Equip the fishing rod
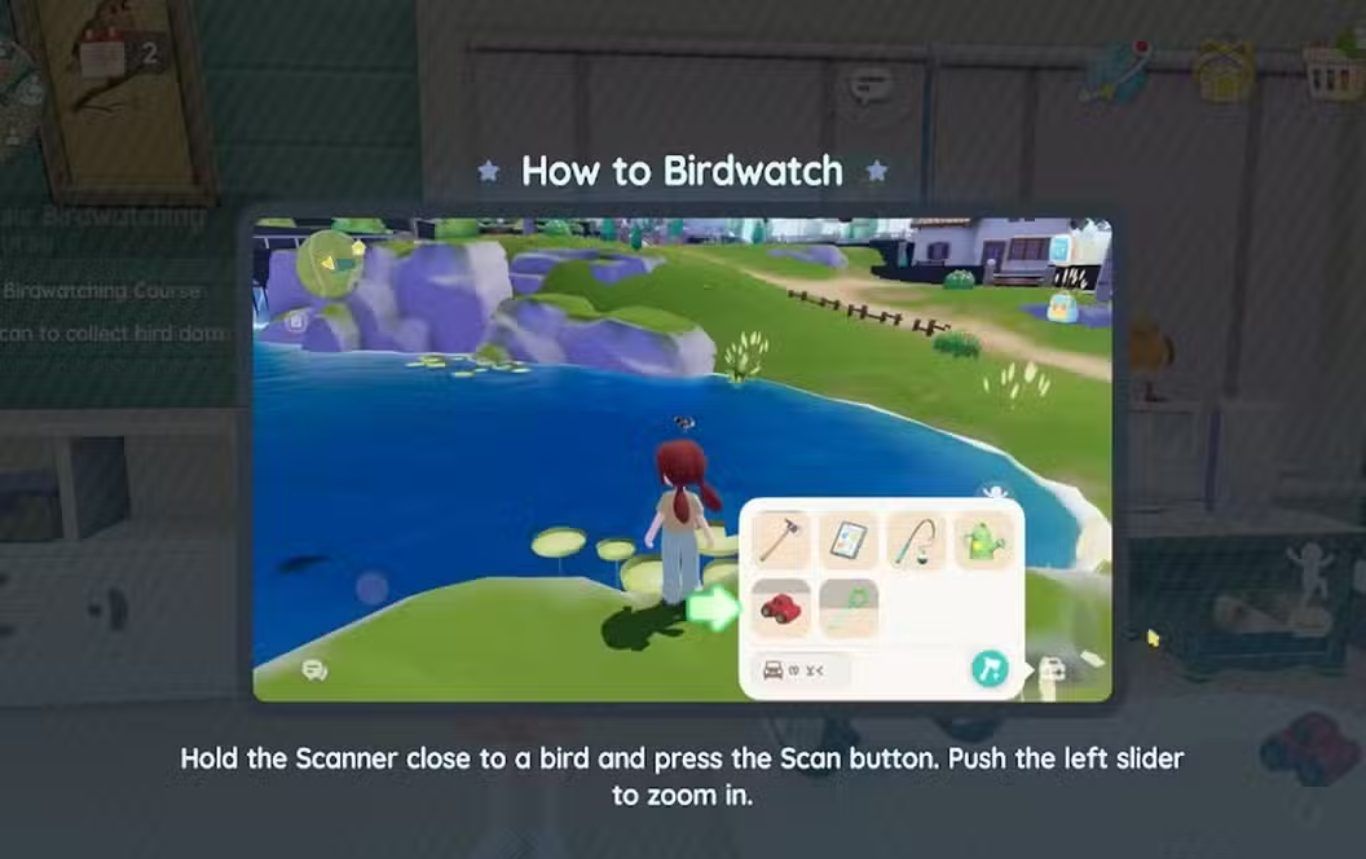 pyautogui.click(x=916, y=540)
